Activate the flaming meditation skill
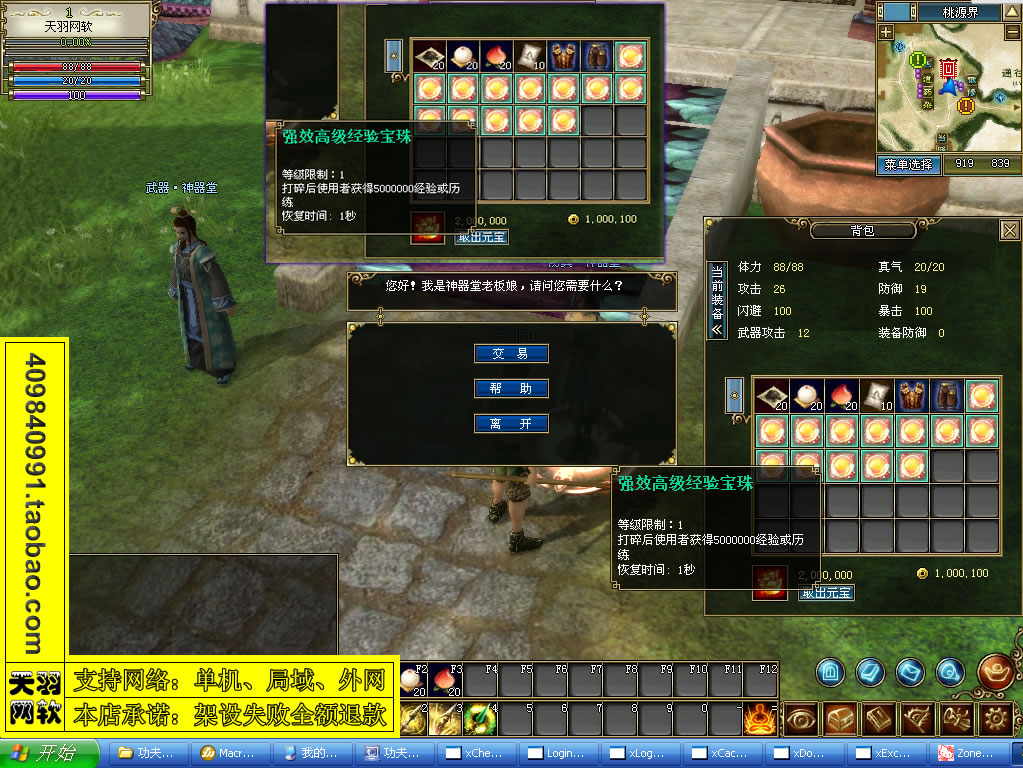The width and height of the screenshot is (1023, 768). [x=759, y=718]
